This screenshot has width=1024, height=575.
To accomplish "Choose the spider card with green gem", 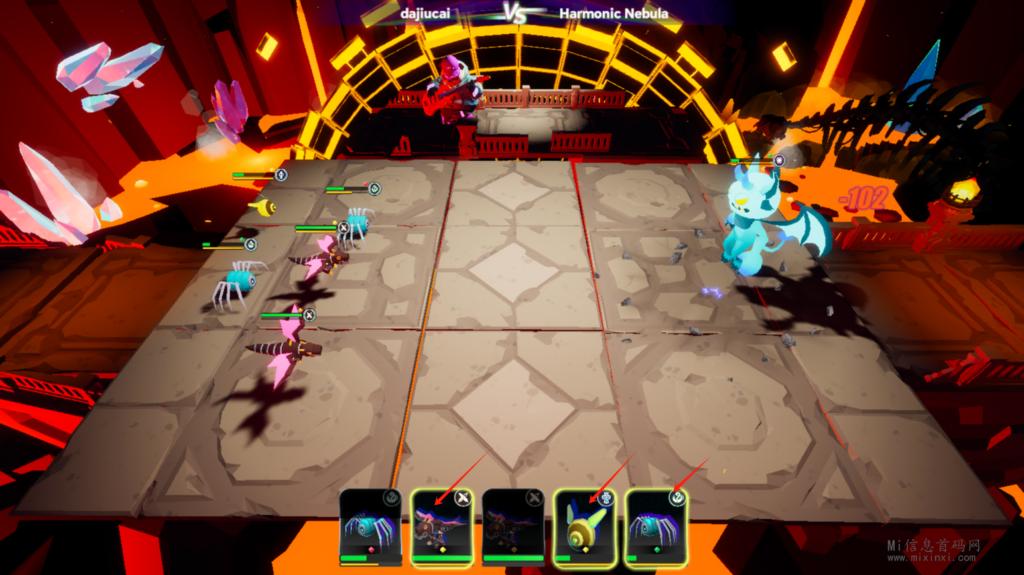I will [x=656, y=526].
